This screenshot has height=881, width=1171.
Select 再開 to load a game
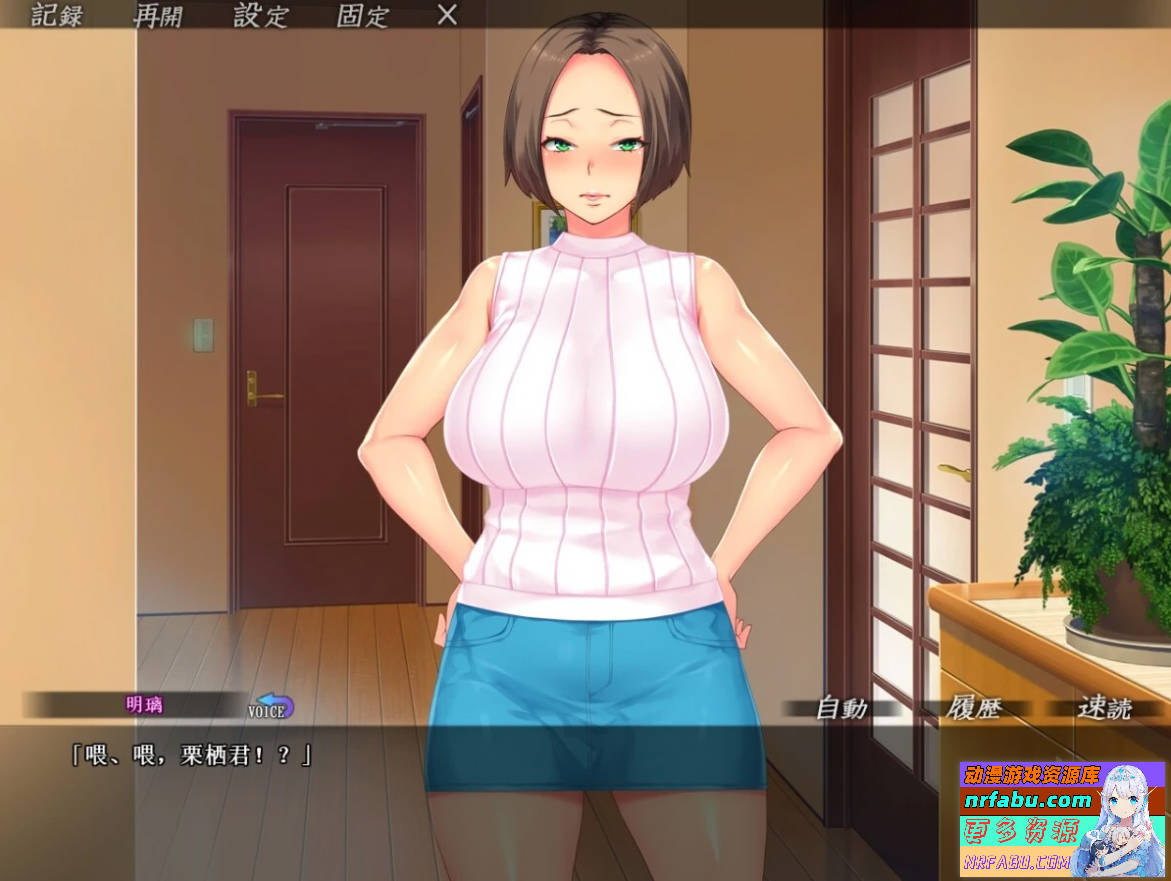coord(159,16)
